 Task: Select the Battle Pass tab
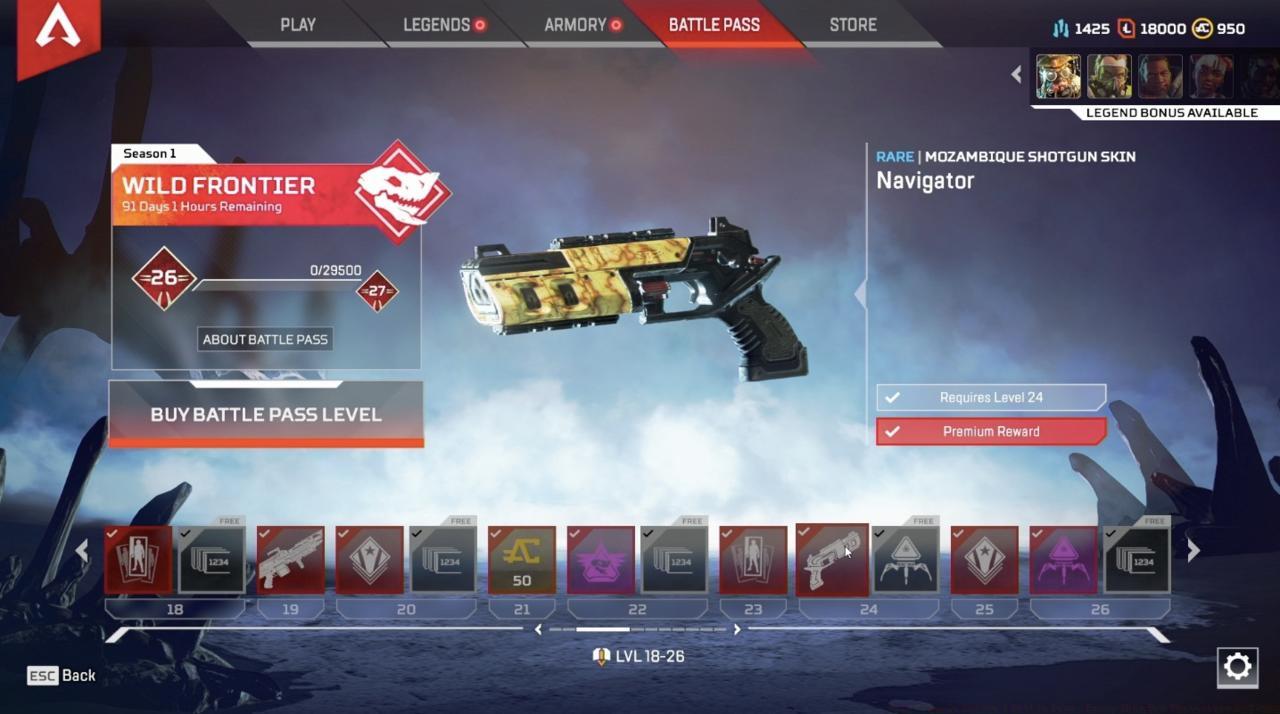[714, 25]
